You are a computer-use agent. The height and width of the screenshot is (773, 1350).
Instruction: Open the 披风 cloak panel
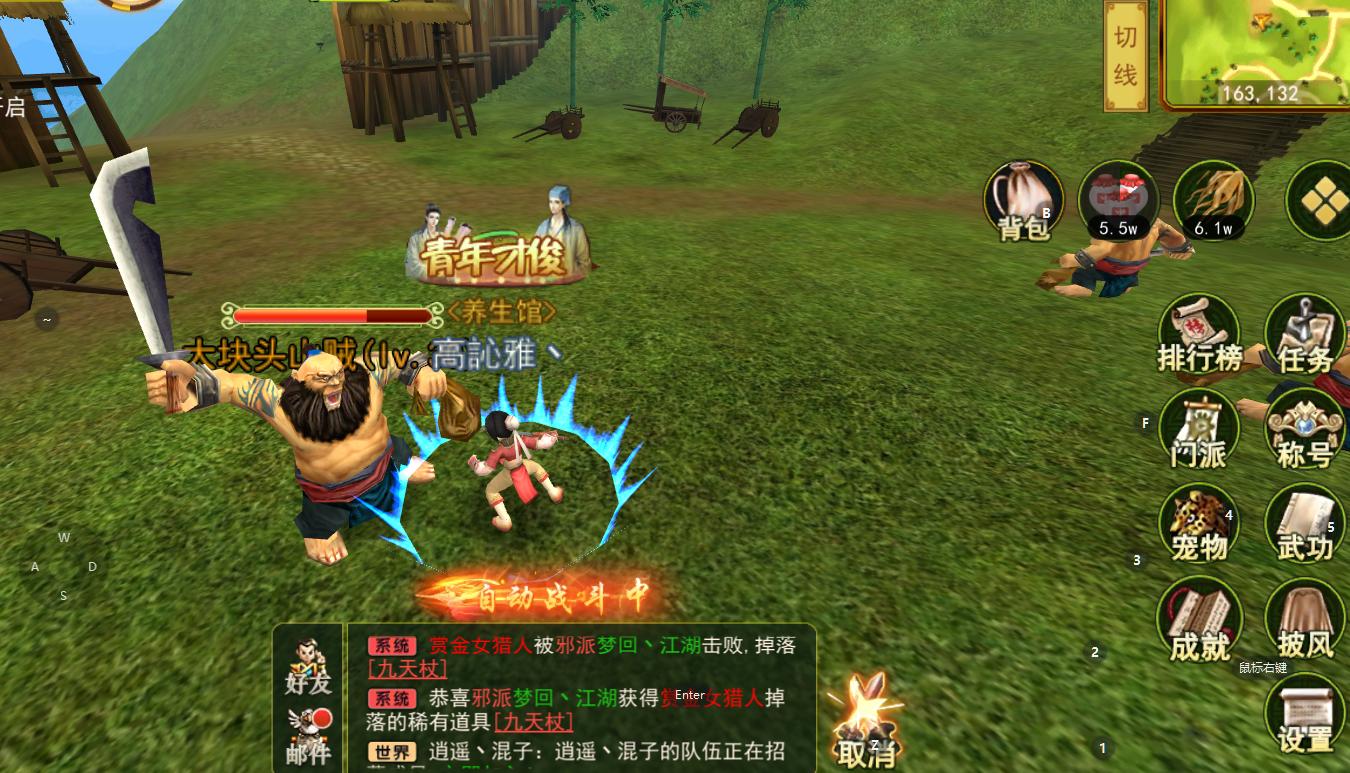(x=1303, y=618)
